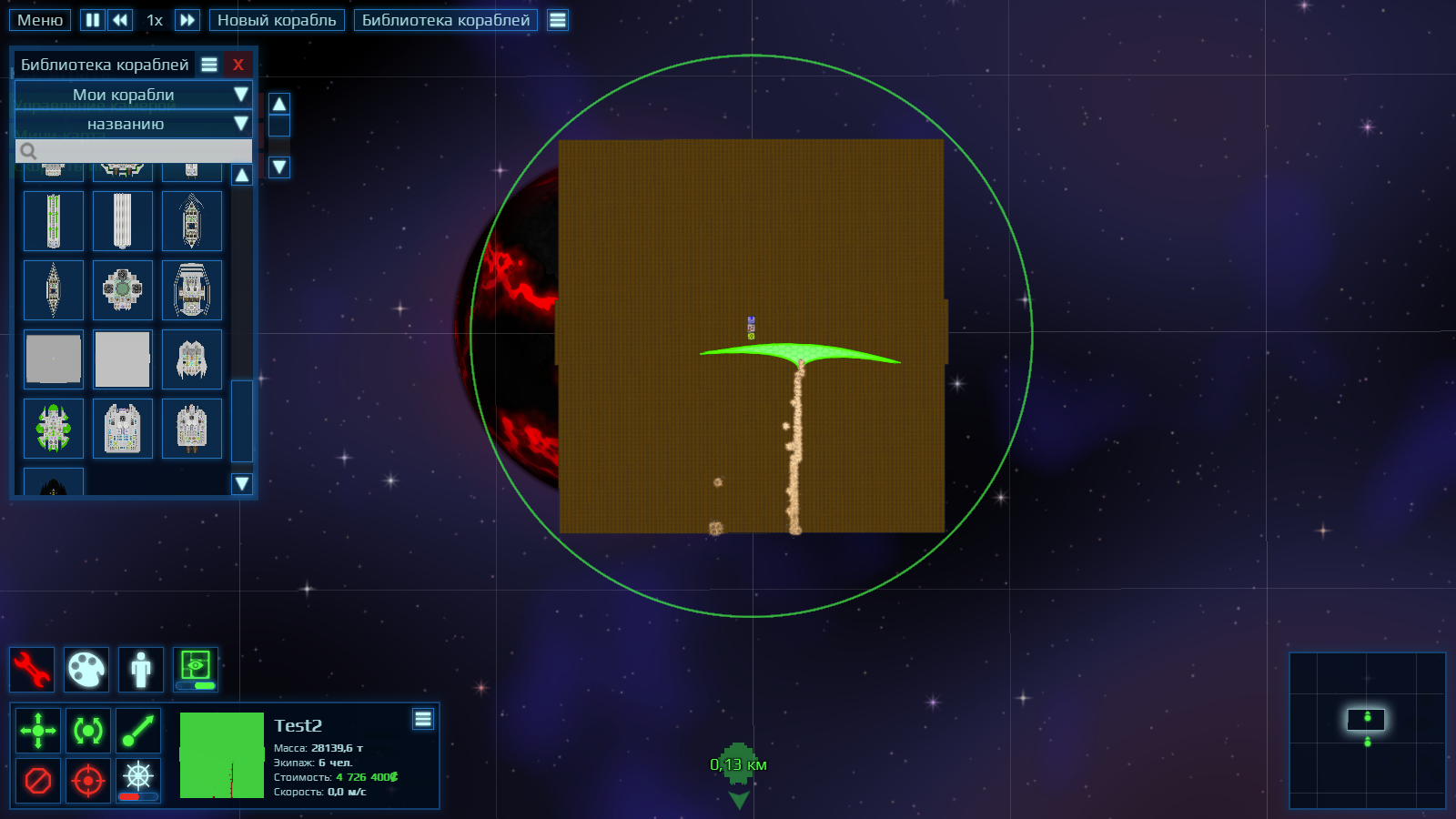Toggle the Библиотека кораблей top-bar button
The height and width of the screenshot is (819, 1456).
(445, 20)
